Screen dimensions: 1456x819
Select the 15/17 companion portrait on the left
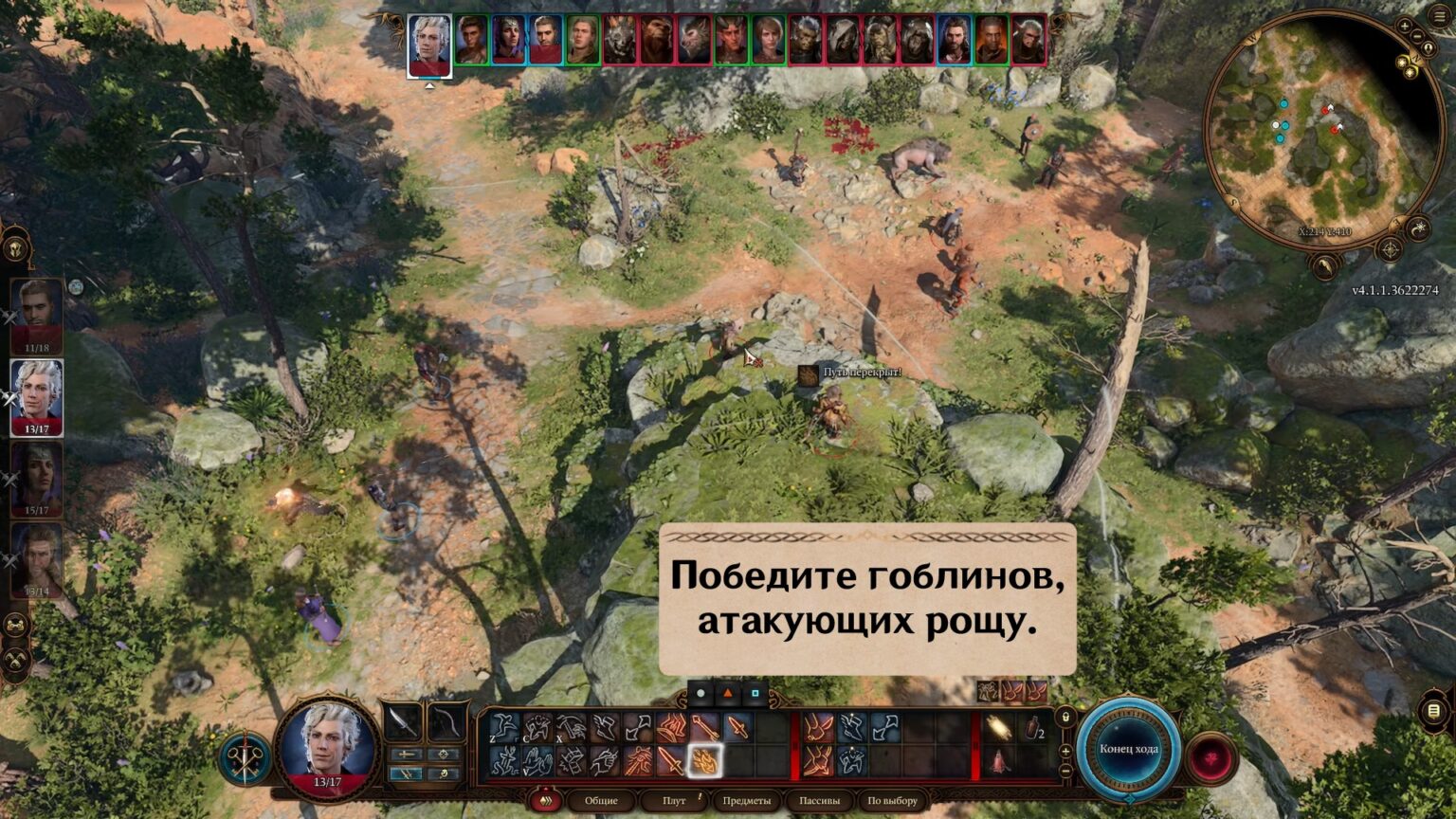click(37, 479)
